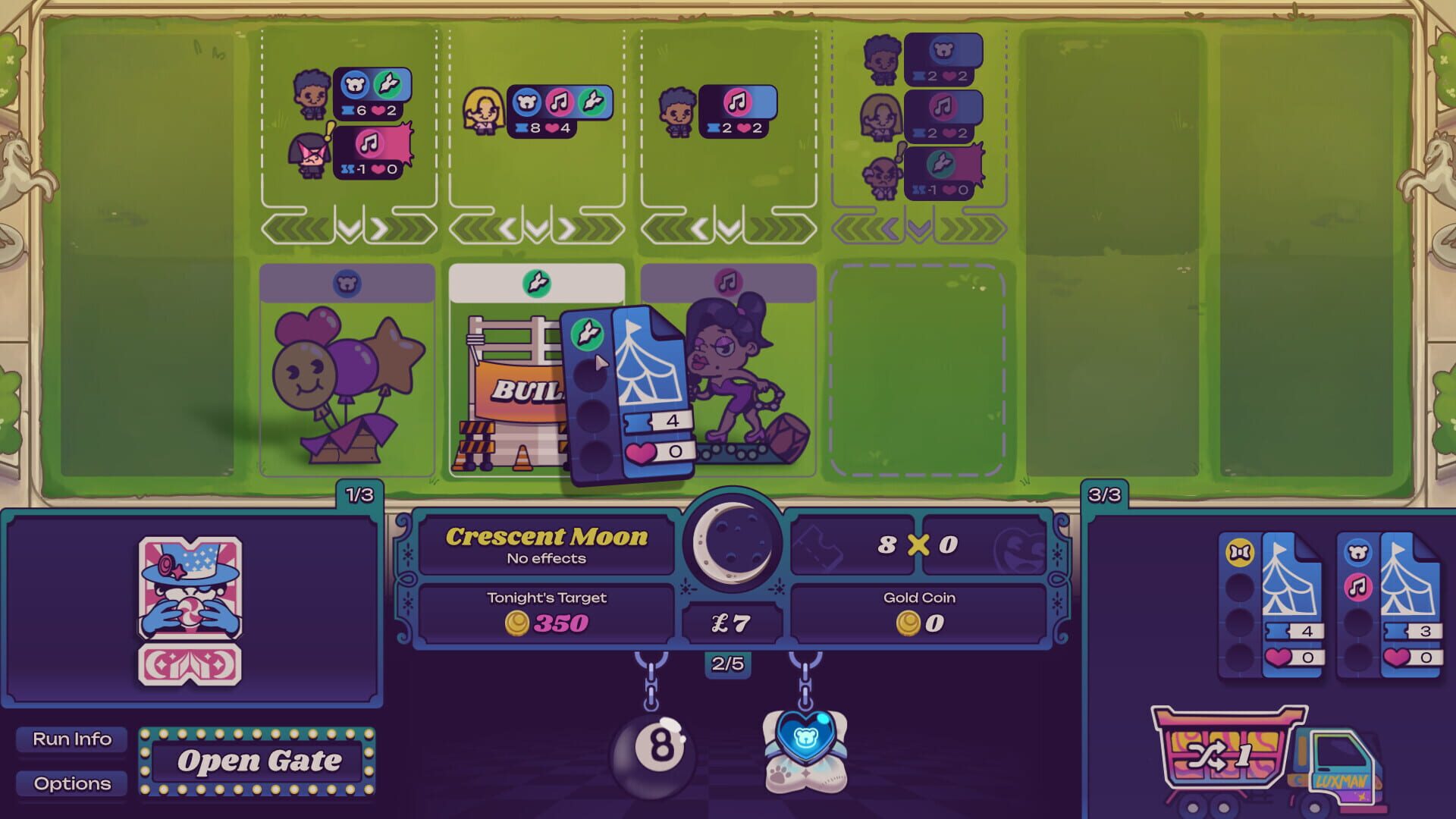This screenshot has height=819, width=1456.
Task: Open the Run Info screen
Action: [x=71, y=738]
